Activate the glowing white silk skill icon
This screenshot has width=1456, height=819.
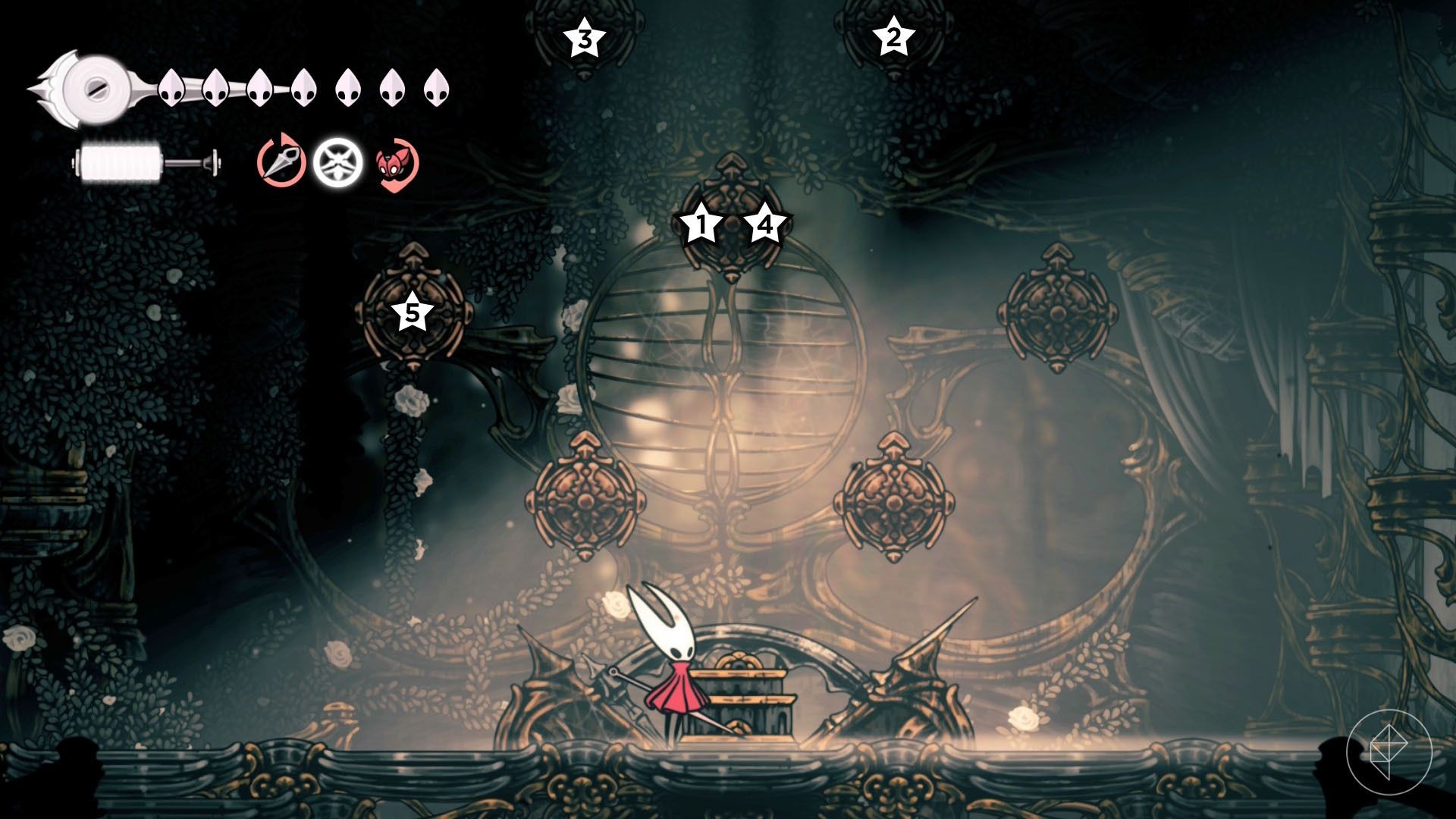click(337, 162)
